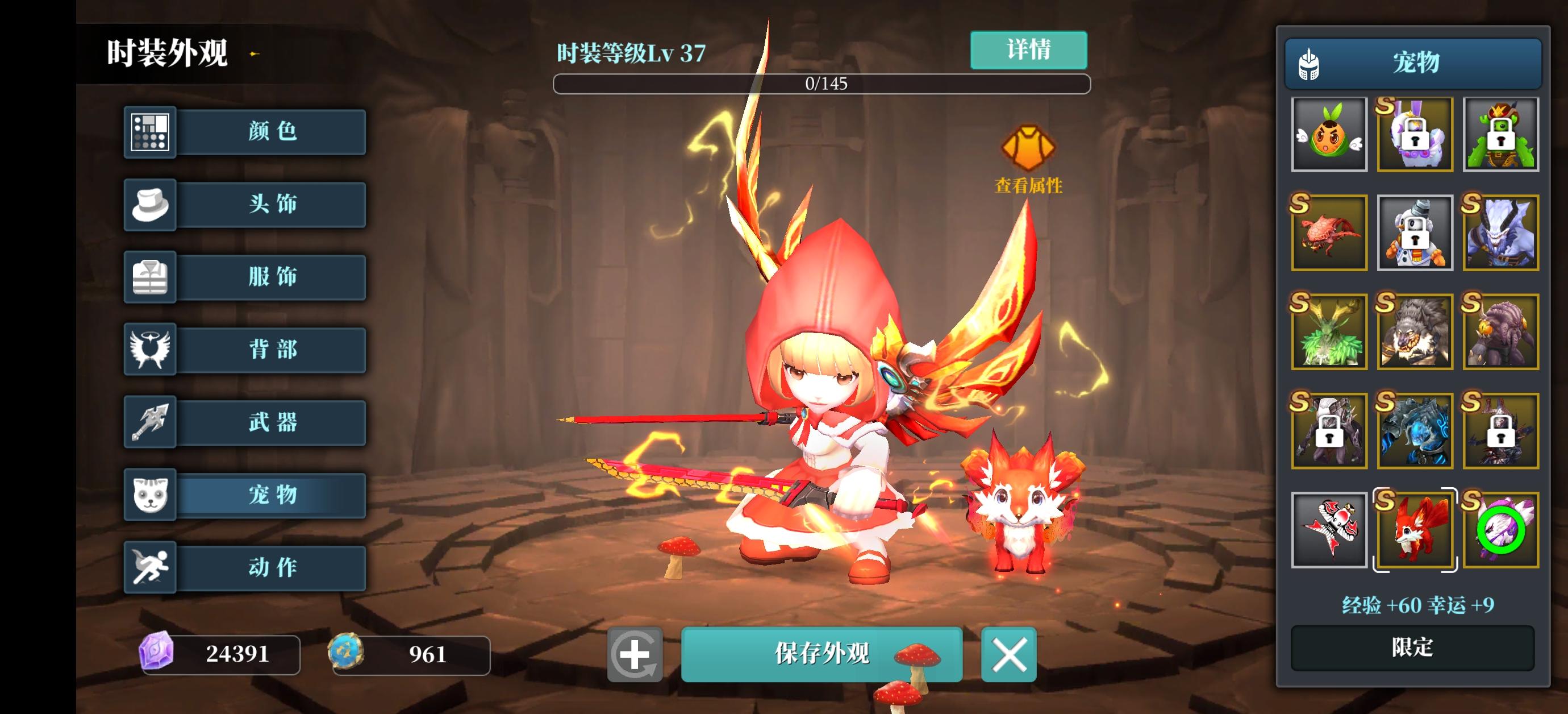
Task: Toggle the green sprout pet in first slot
Action: (1329, 135)
